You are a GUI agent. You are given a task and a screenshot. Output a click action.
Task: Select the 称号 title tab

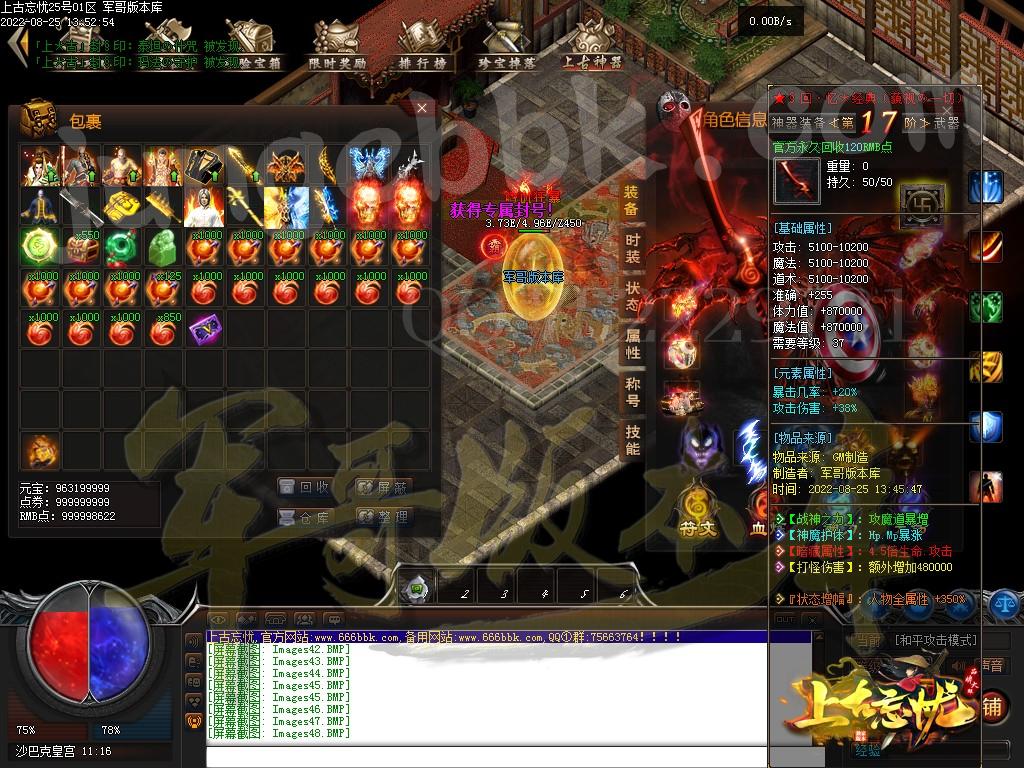[632, 392]
